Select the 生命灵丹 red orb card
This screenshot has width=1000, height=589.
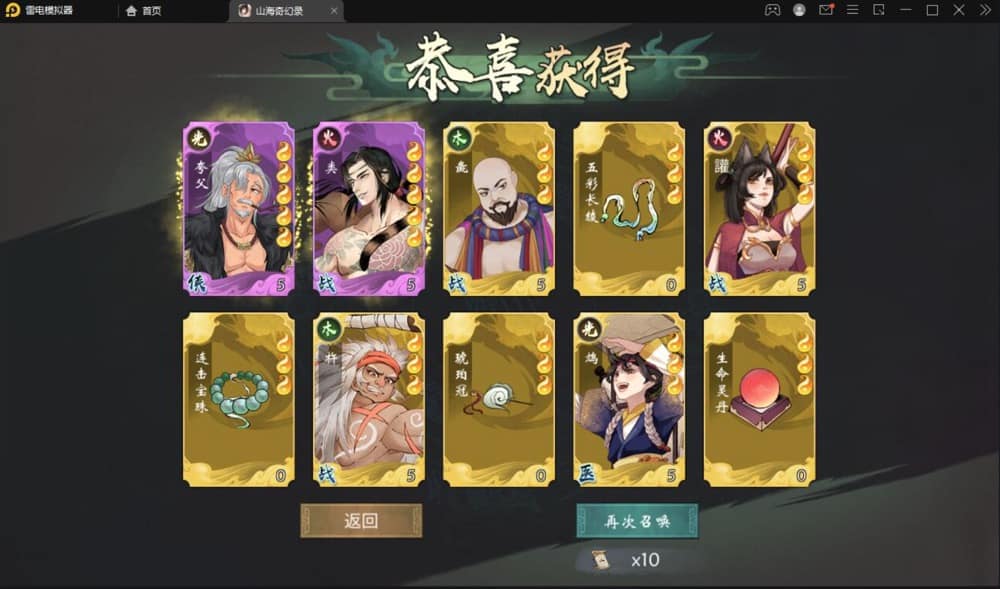[x=759, y=399]
